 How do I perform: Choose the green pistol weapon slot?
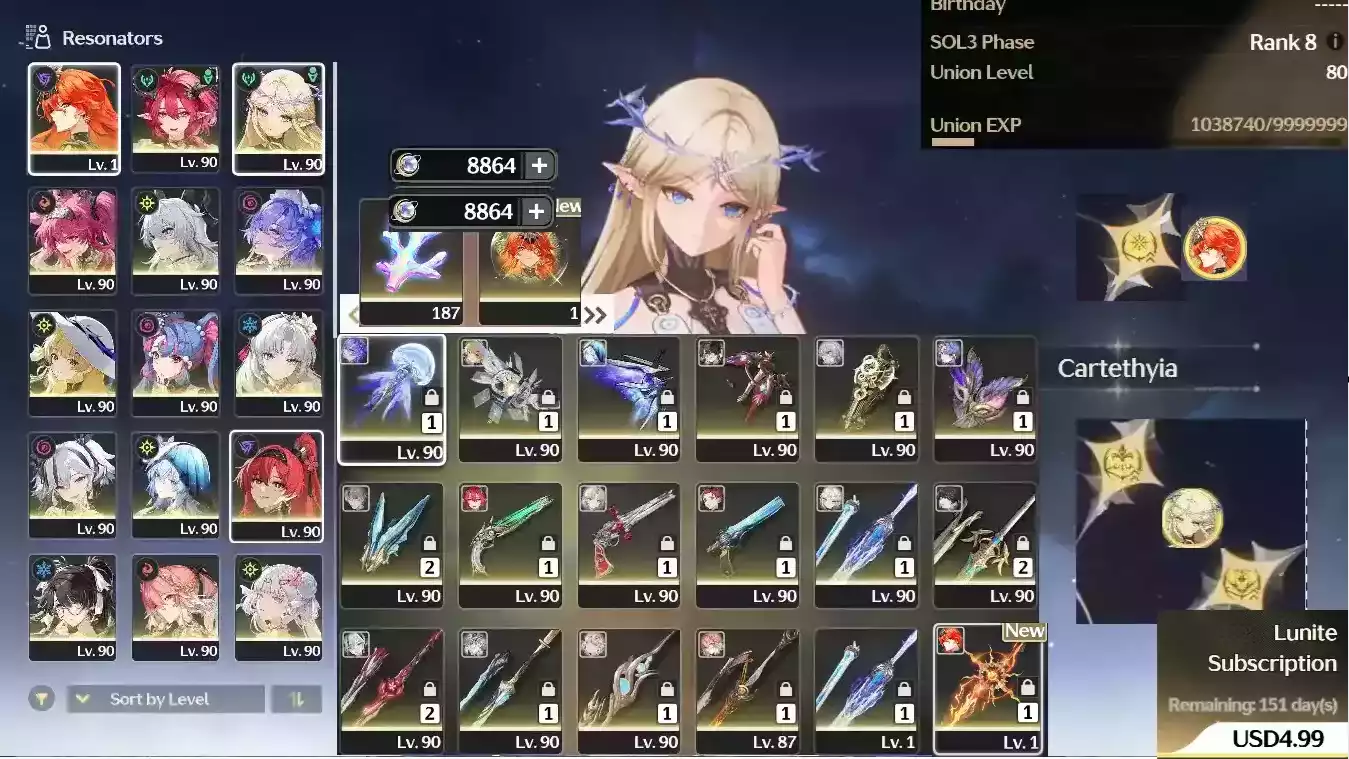coord(510,545)
